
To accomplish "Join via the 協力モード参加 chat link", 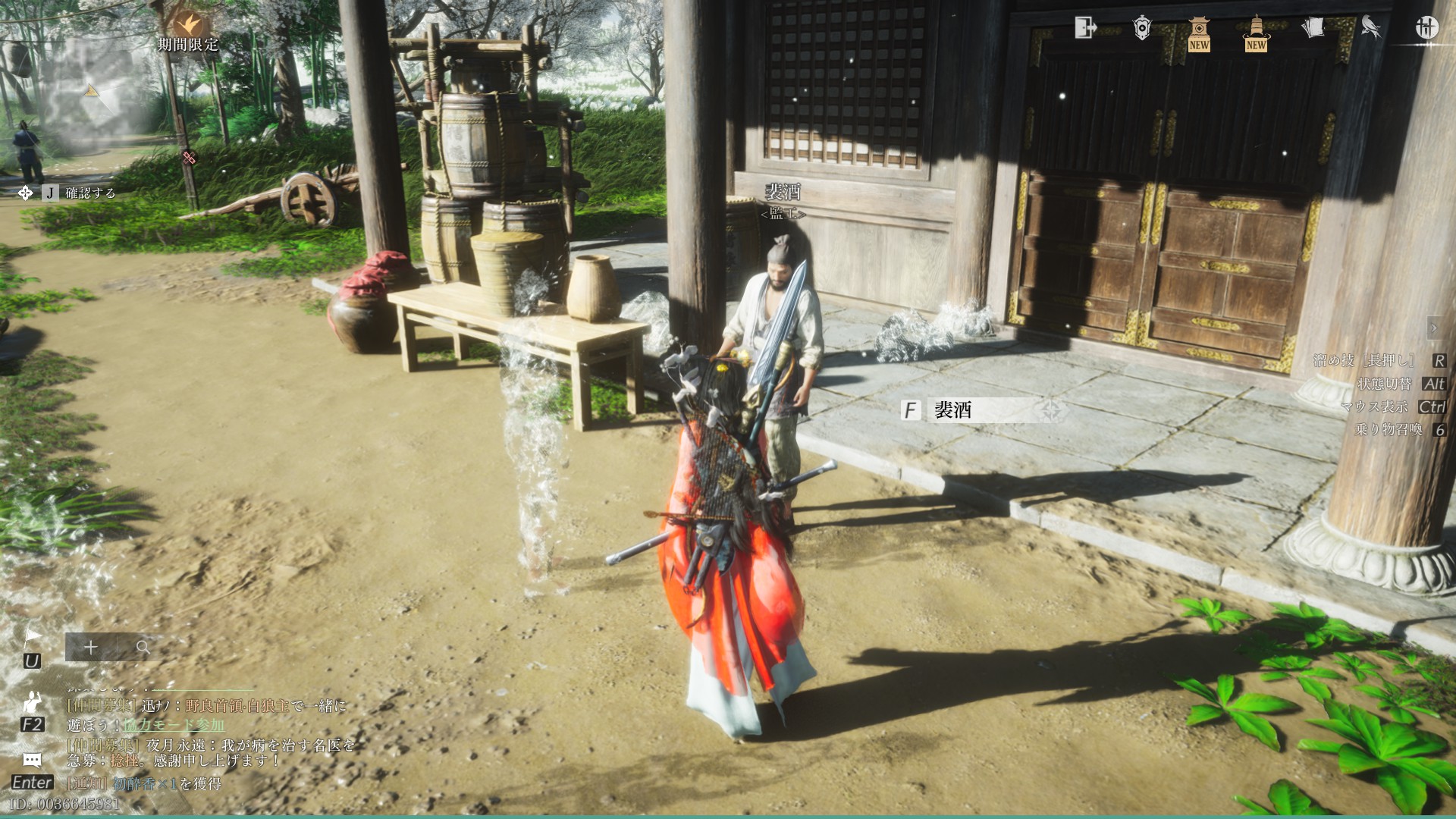I will tap(174, 725).
